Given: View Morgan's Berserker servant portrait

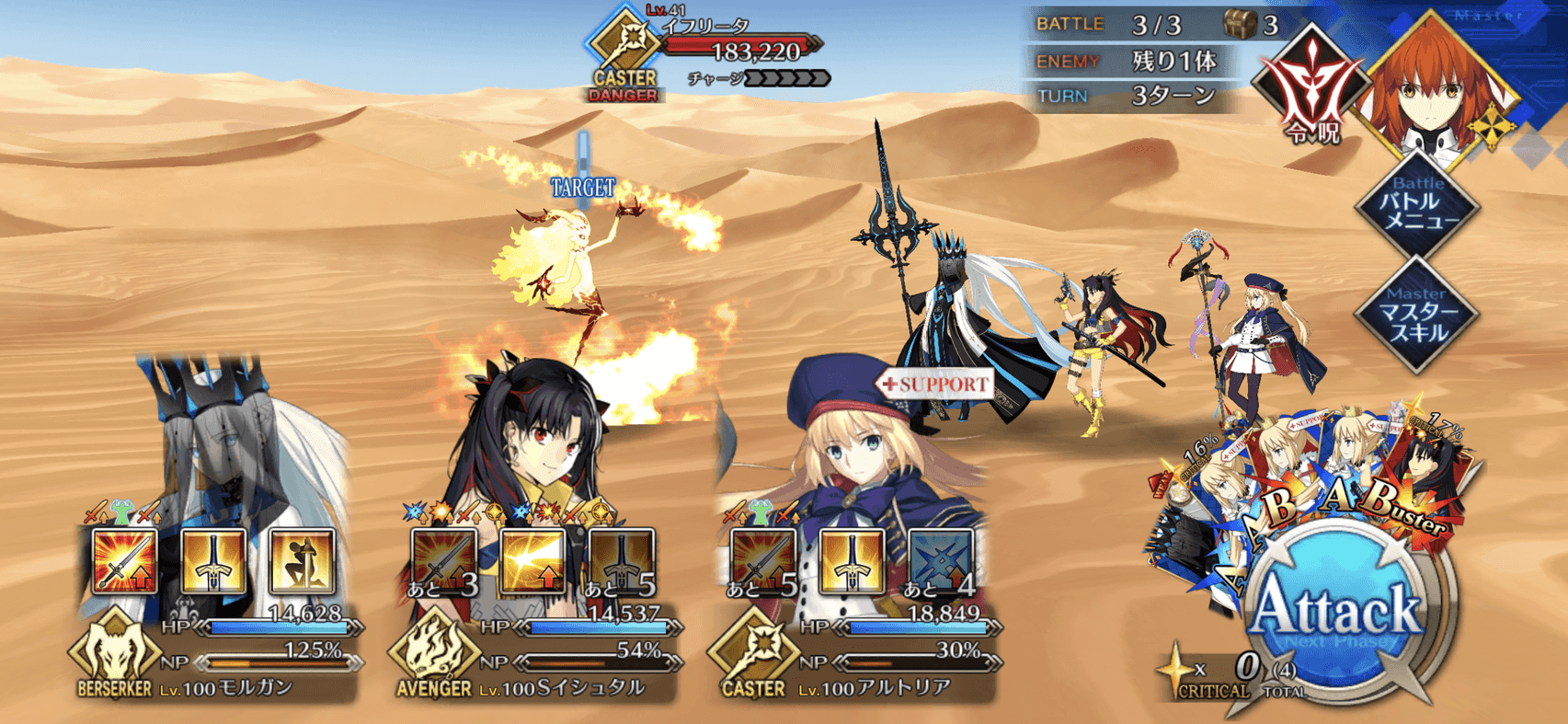Looking at the screenshot, I should coord(221,442).
